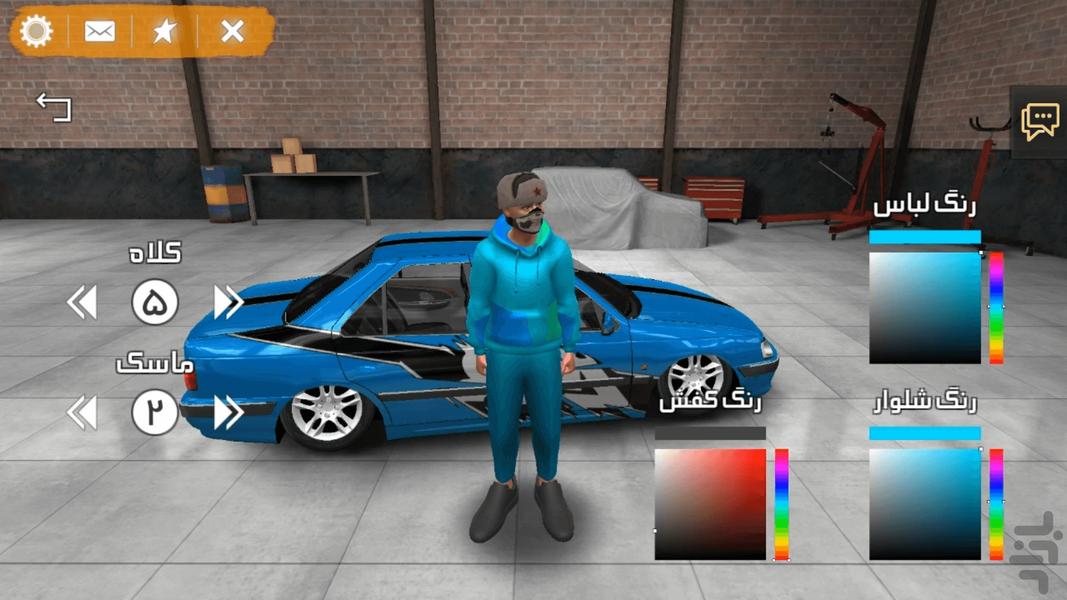Tap the star favorites icon
Image resolution: width=1067 pixels, height=600 pixels.
click(x=165, y=31)
